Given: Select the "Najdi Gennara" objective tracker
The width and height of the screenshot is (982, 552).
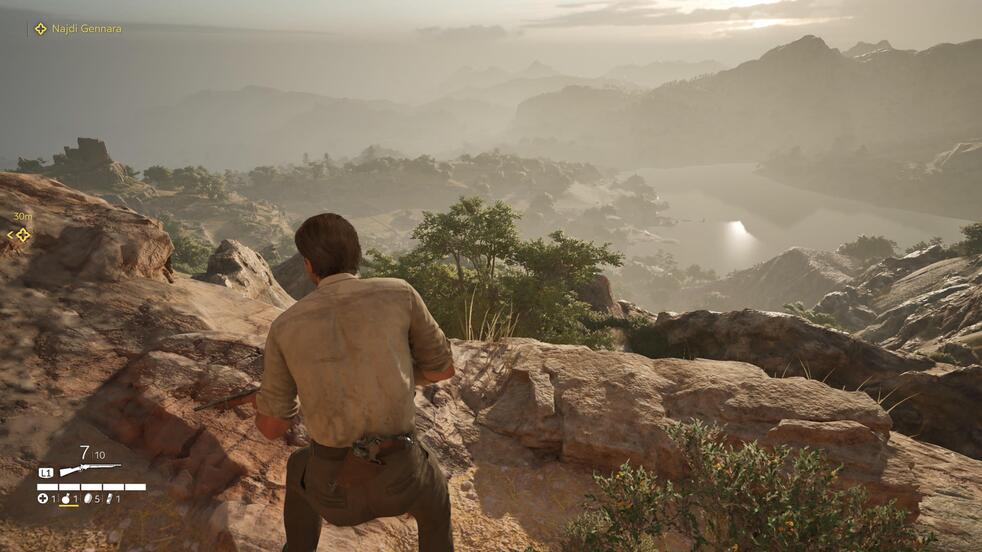Looking at the screenshot, I should [78, 29].
